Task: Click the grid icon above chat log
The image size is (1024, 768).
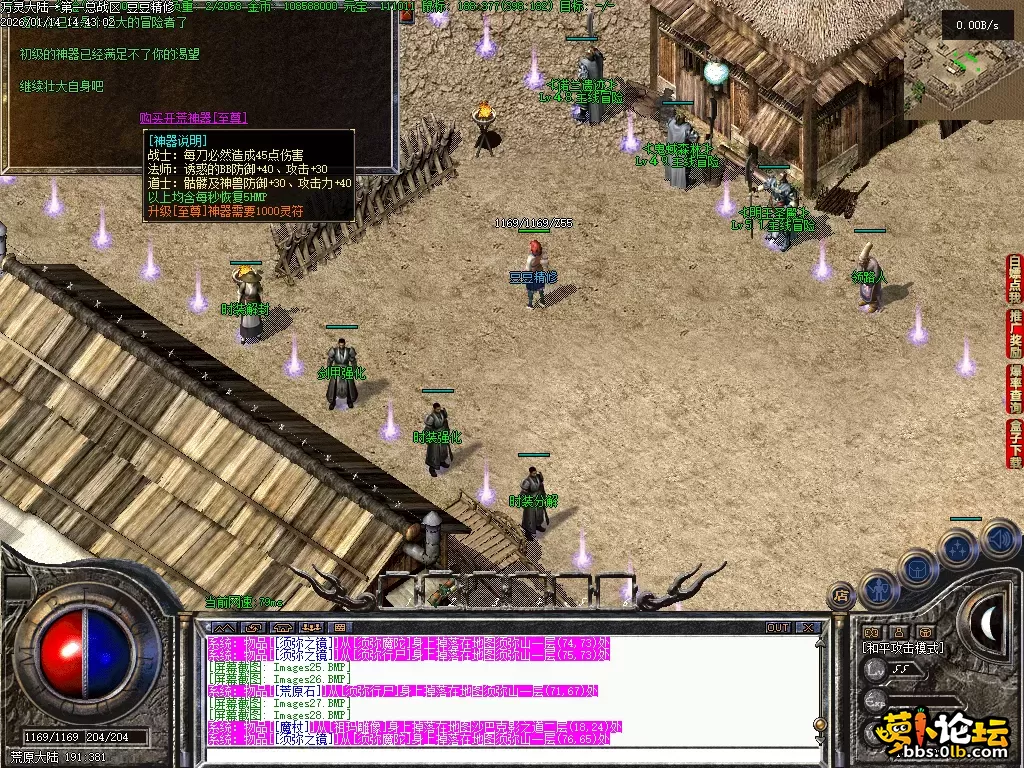Action: tap(339, 627)
